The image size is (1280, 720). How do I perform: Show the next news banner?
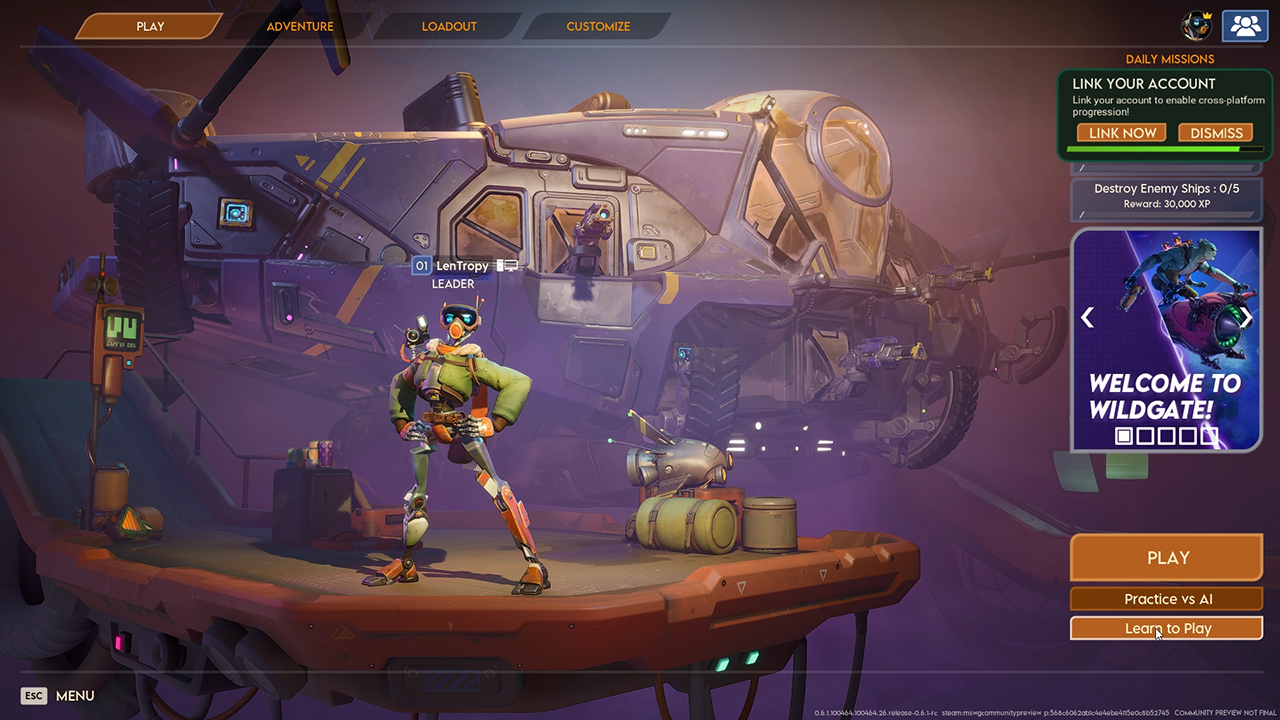point(1246,318)
